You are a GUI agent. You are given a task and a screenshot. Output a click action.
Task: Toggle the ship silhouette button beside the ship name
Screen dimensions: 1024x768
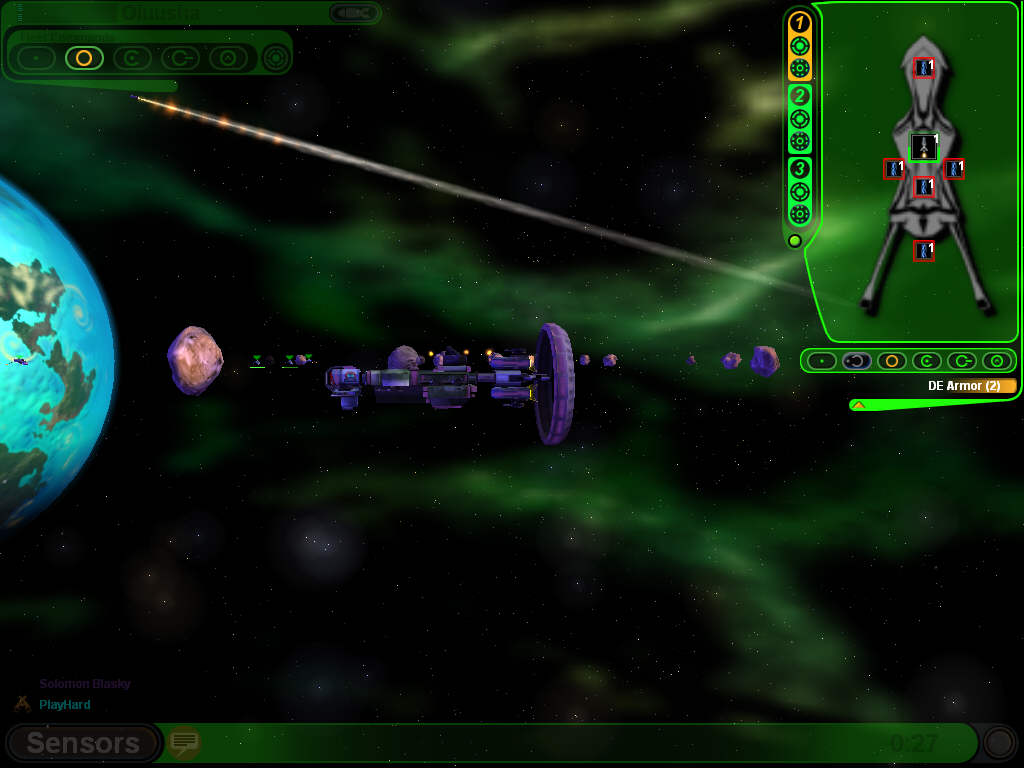(354, 13)
